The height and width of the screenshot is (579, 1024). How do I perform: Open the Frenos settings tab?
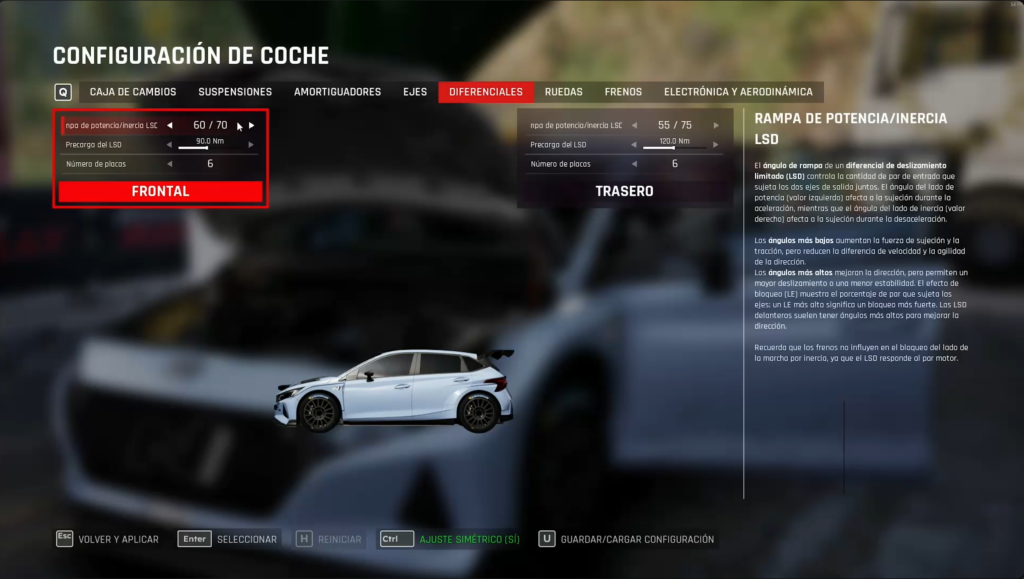coord(623,92)
